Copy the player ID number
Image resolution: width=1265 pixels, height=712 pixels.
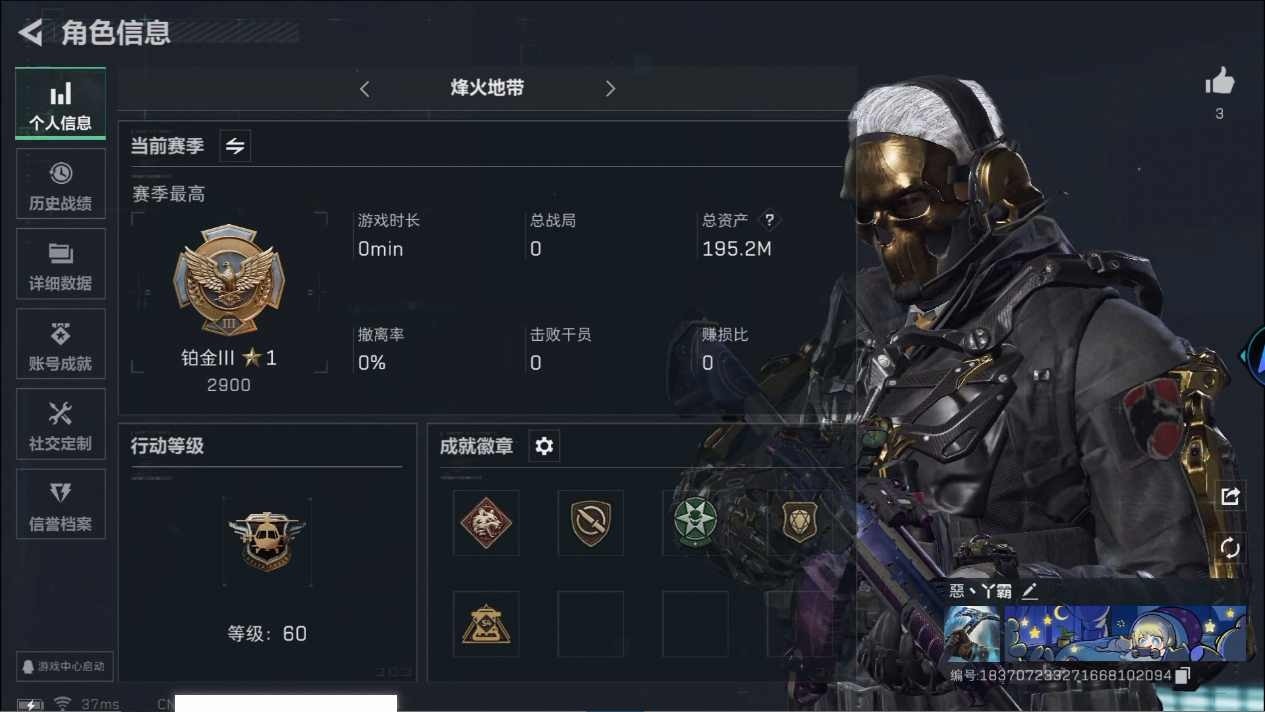point(1183,676)
